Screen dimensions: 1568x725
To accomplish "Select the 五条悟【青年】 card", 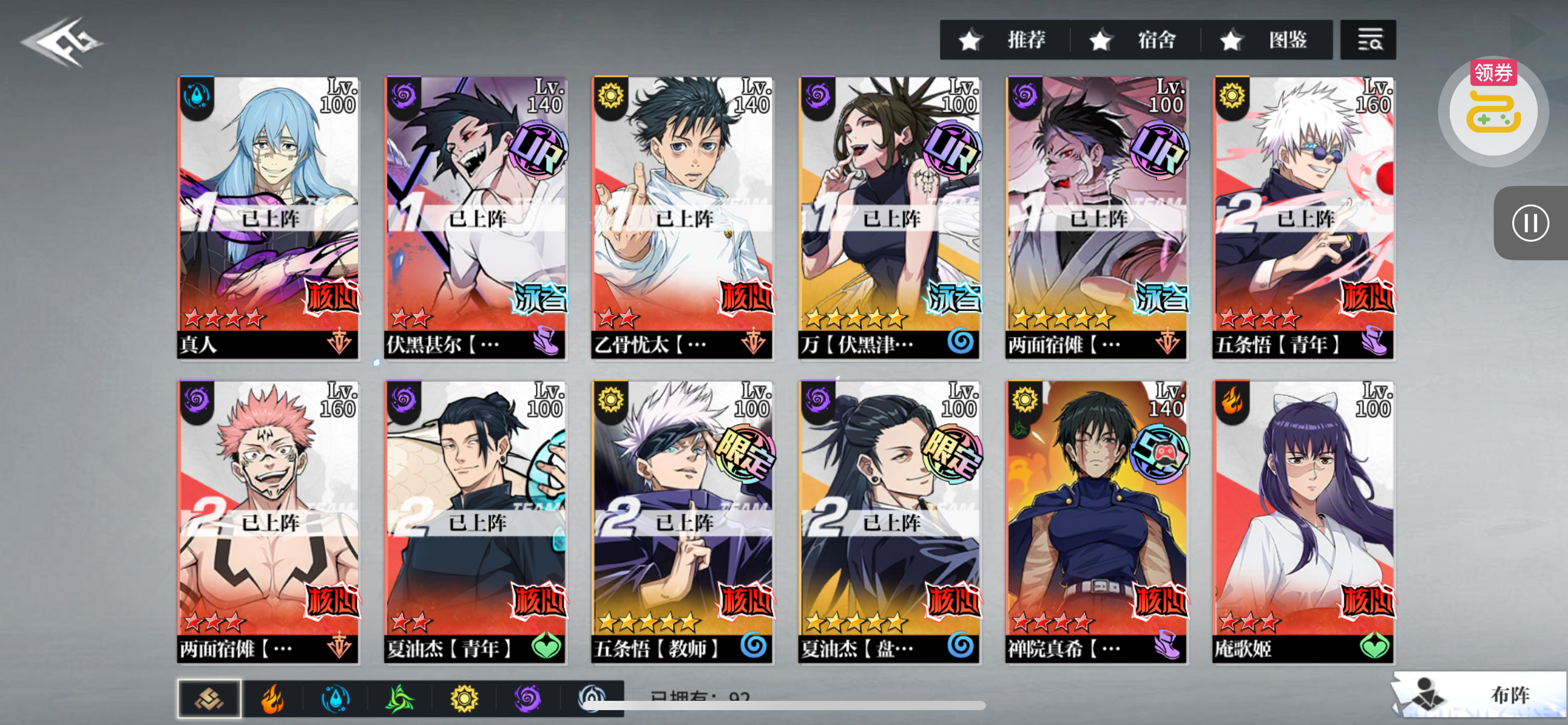I will click(1303, 217).
